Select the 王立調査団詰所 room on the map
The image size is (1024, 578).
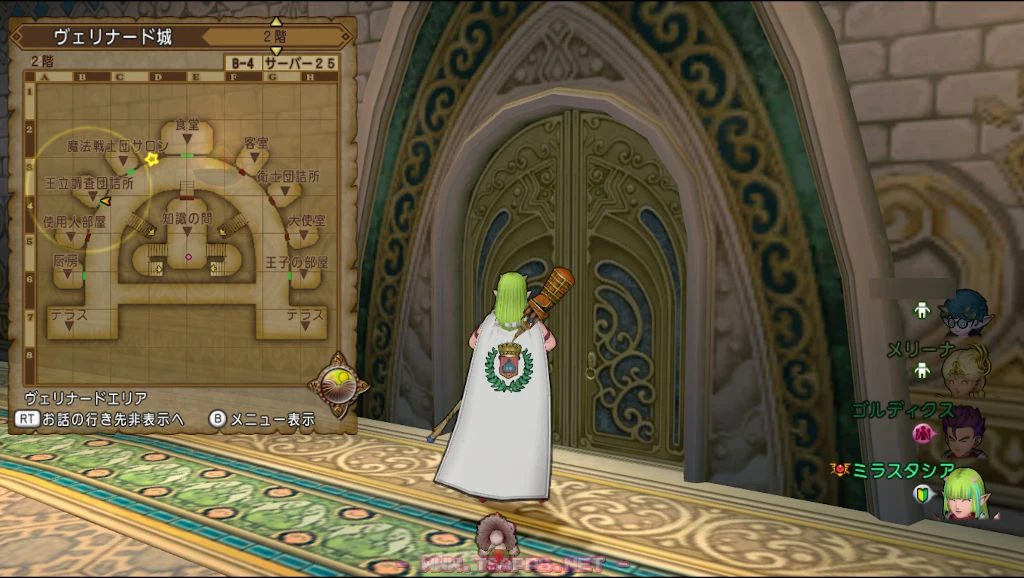pos(89,184)
